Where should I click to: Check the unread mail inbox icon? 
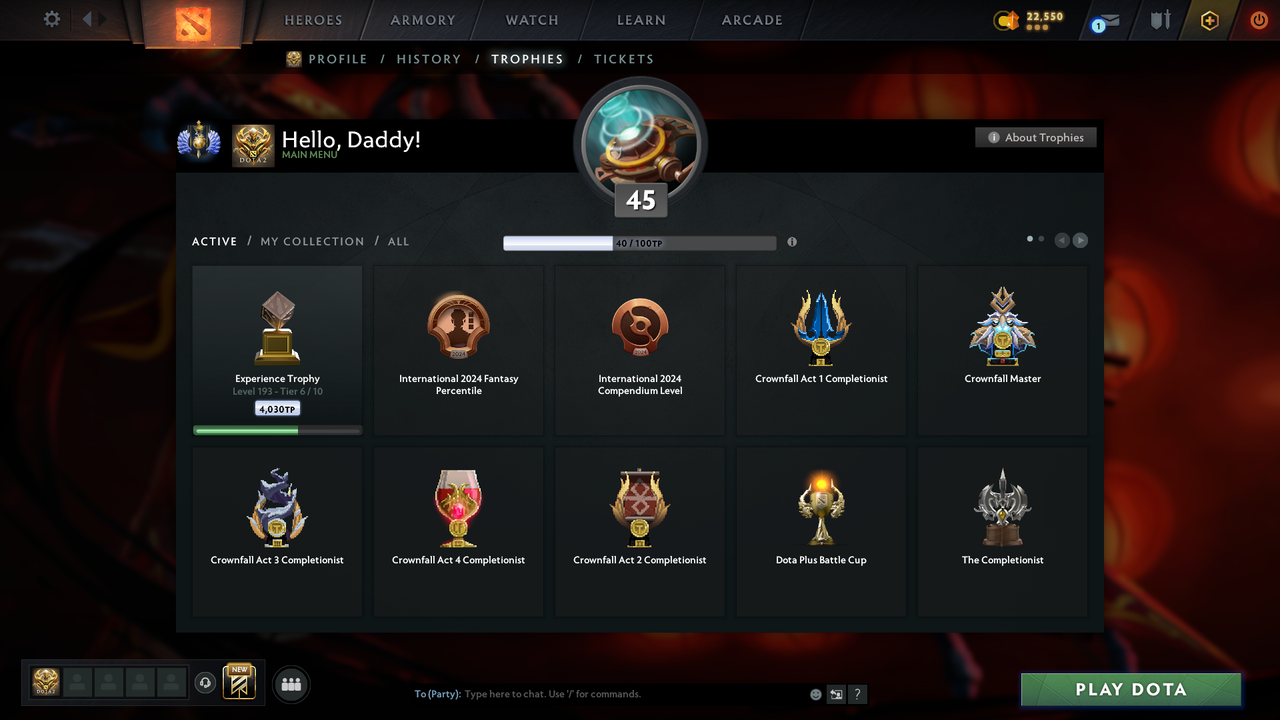[x=1104, y=21]
